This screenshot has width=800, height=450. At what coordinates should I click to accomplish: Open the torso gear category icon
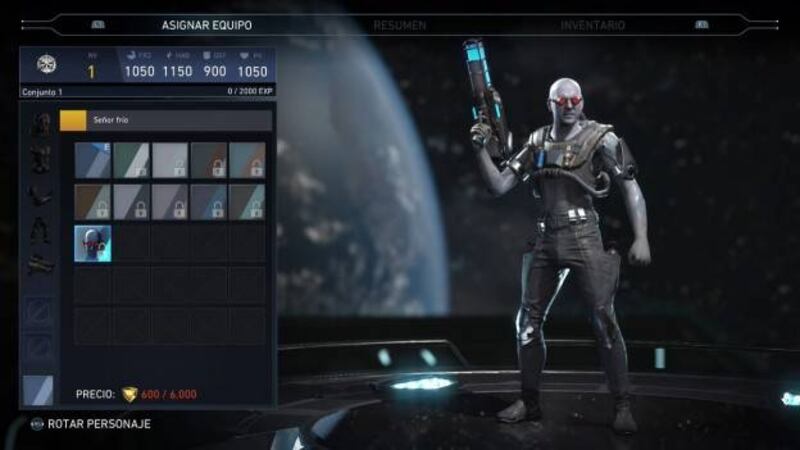(40, 158)
